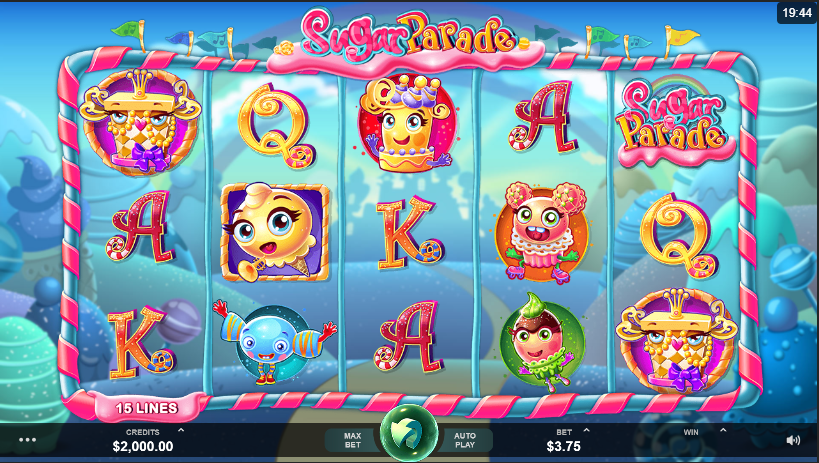
Task: Expand the Win panel arrow
Action: point(722,431)
